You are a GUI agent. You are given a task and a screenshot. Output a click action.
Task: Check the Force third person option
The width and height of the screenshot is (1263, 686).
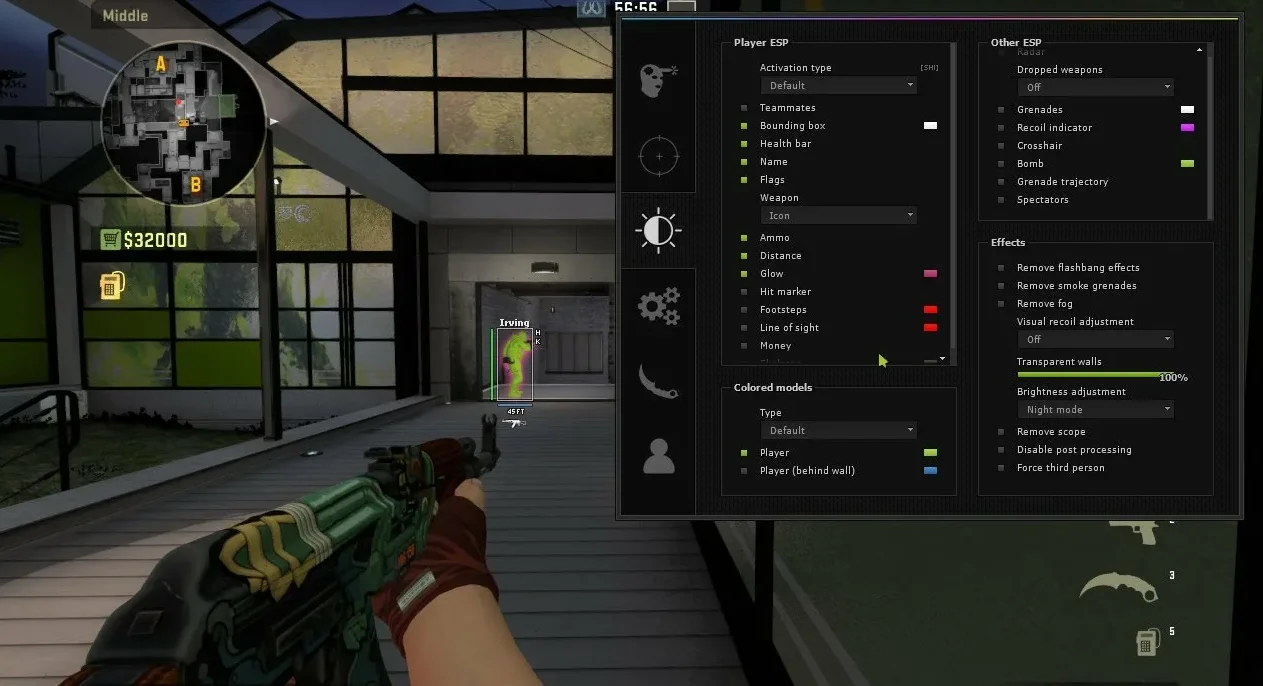(x=1001, y=468)
